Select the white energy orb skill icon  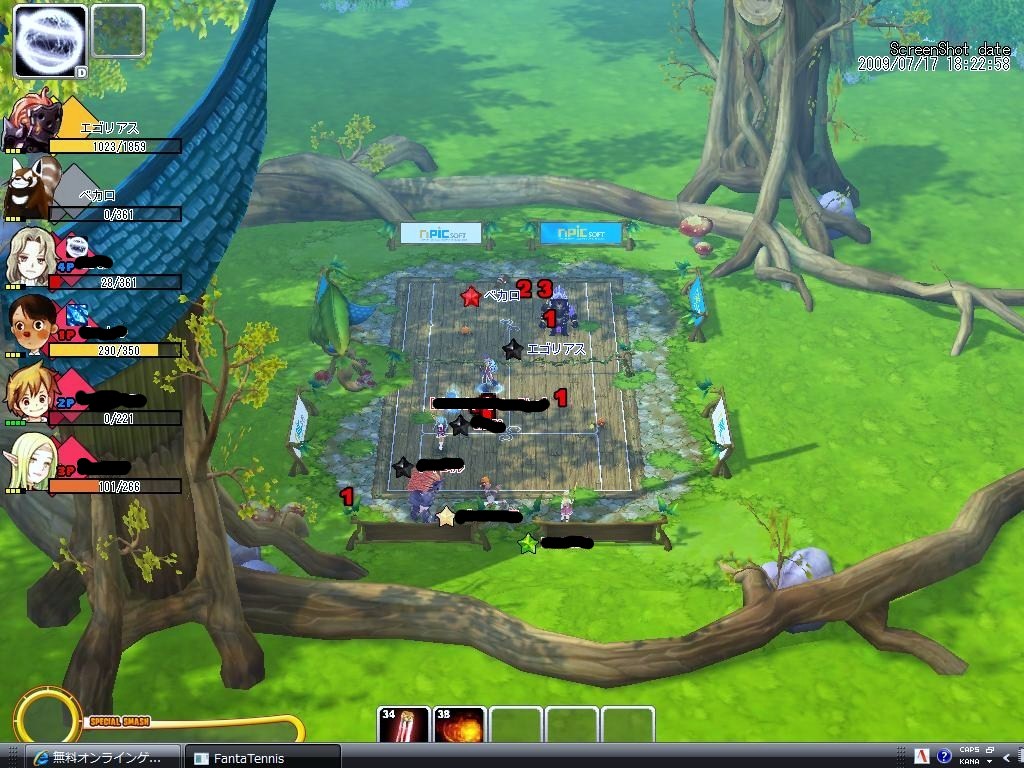50,40
